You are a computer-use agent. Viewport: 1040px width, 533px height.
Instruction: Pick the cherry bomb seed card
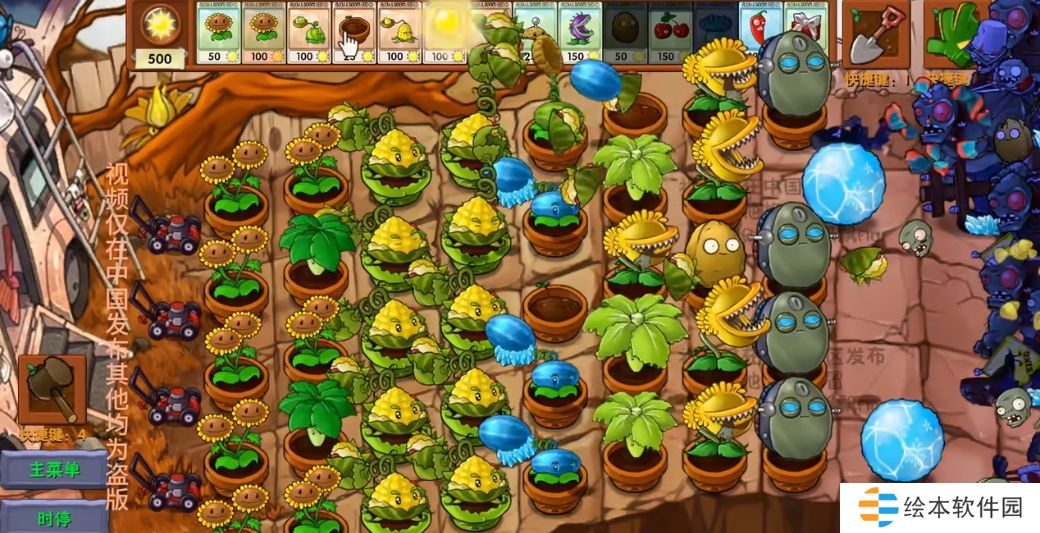pyautogui.click(x=669, y=34)
